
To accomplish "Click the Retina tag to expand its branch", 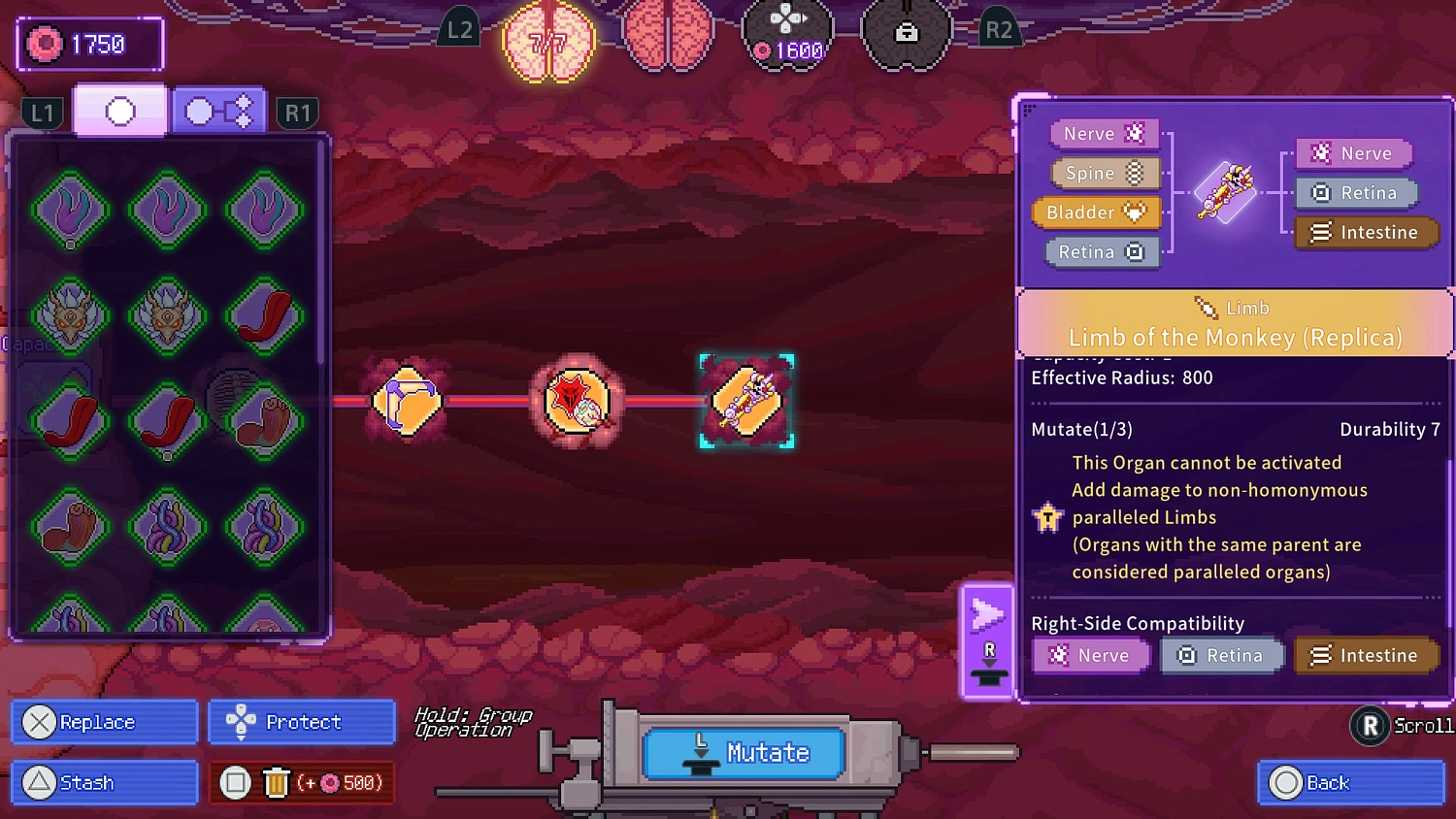I will 1101,251.
